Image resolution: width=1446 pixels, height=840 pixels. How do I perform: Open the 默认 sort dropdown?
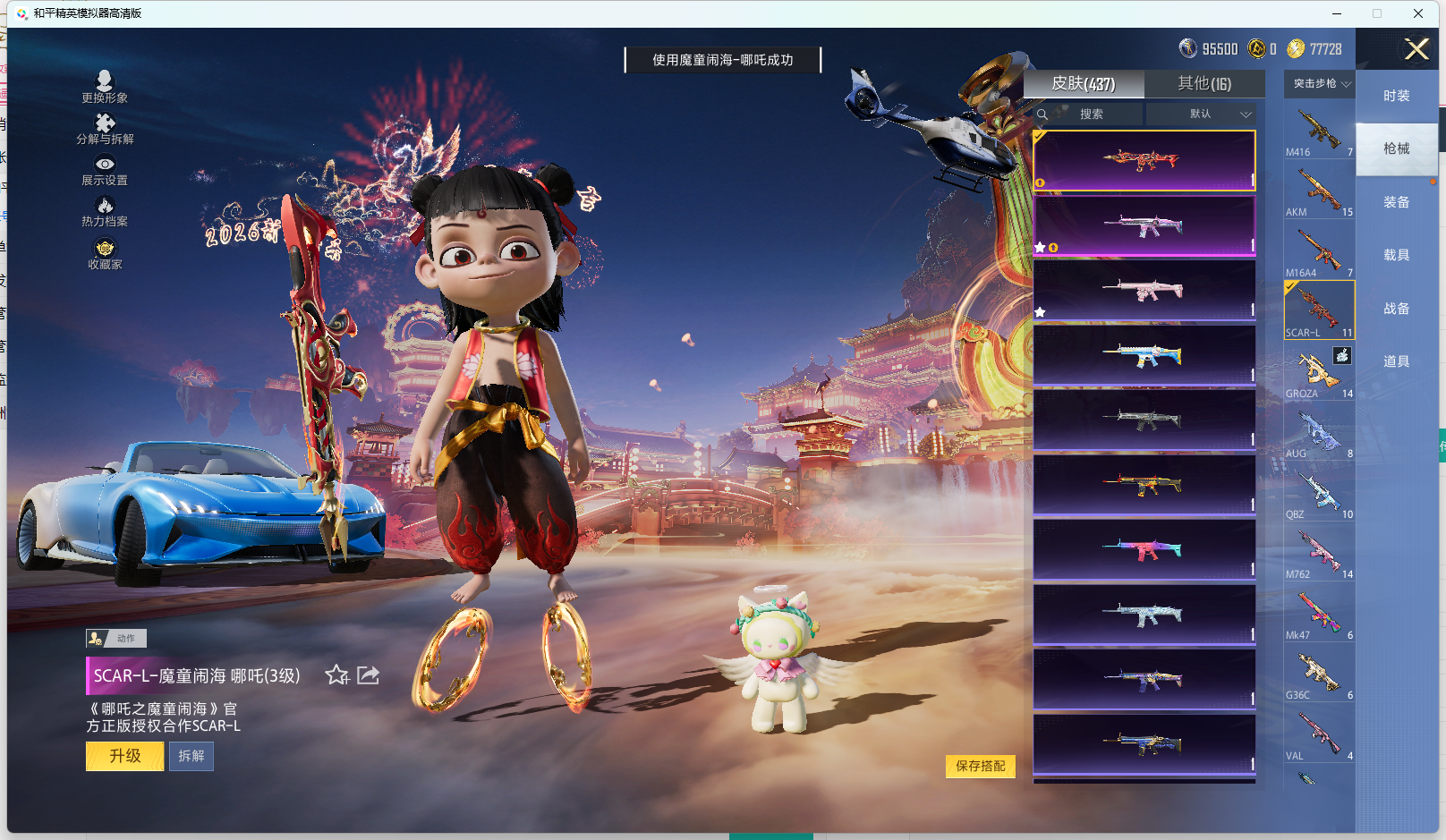coord(1201,115)
